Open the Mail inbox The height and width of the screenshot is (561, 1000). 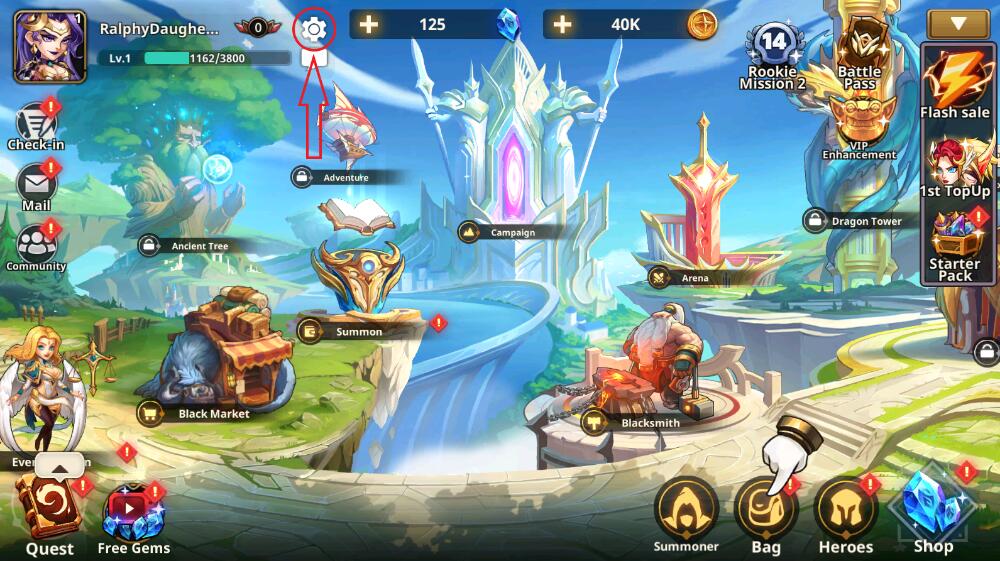tap(36, 185)
